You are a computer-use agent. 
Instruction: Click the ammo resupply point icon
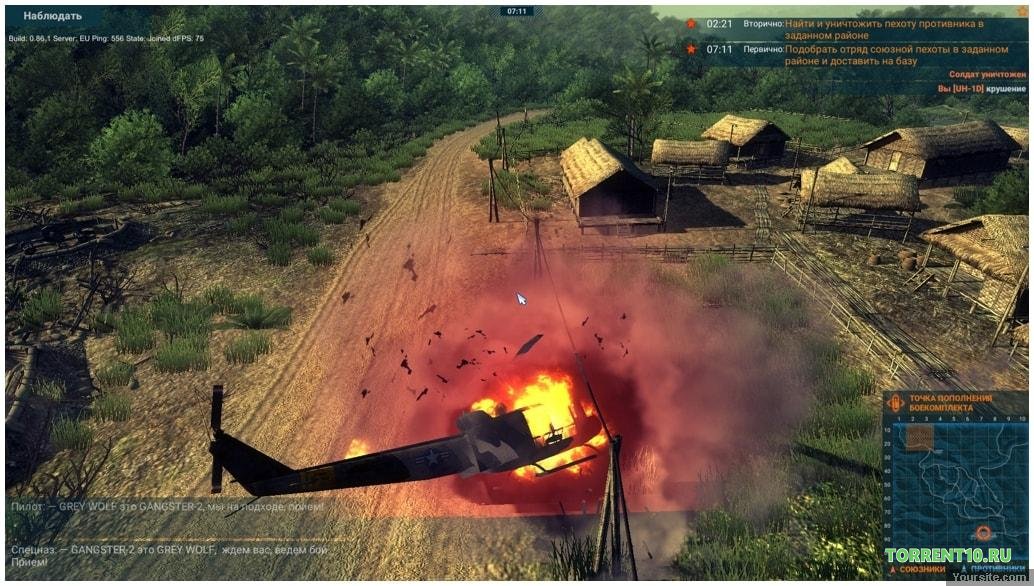coord(897,403)
